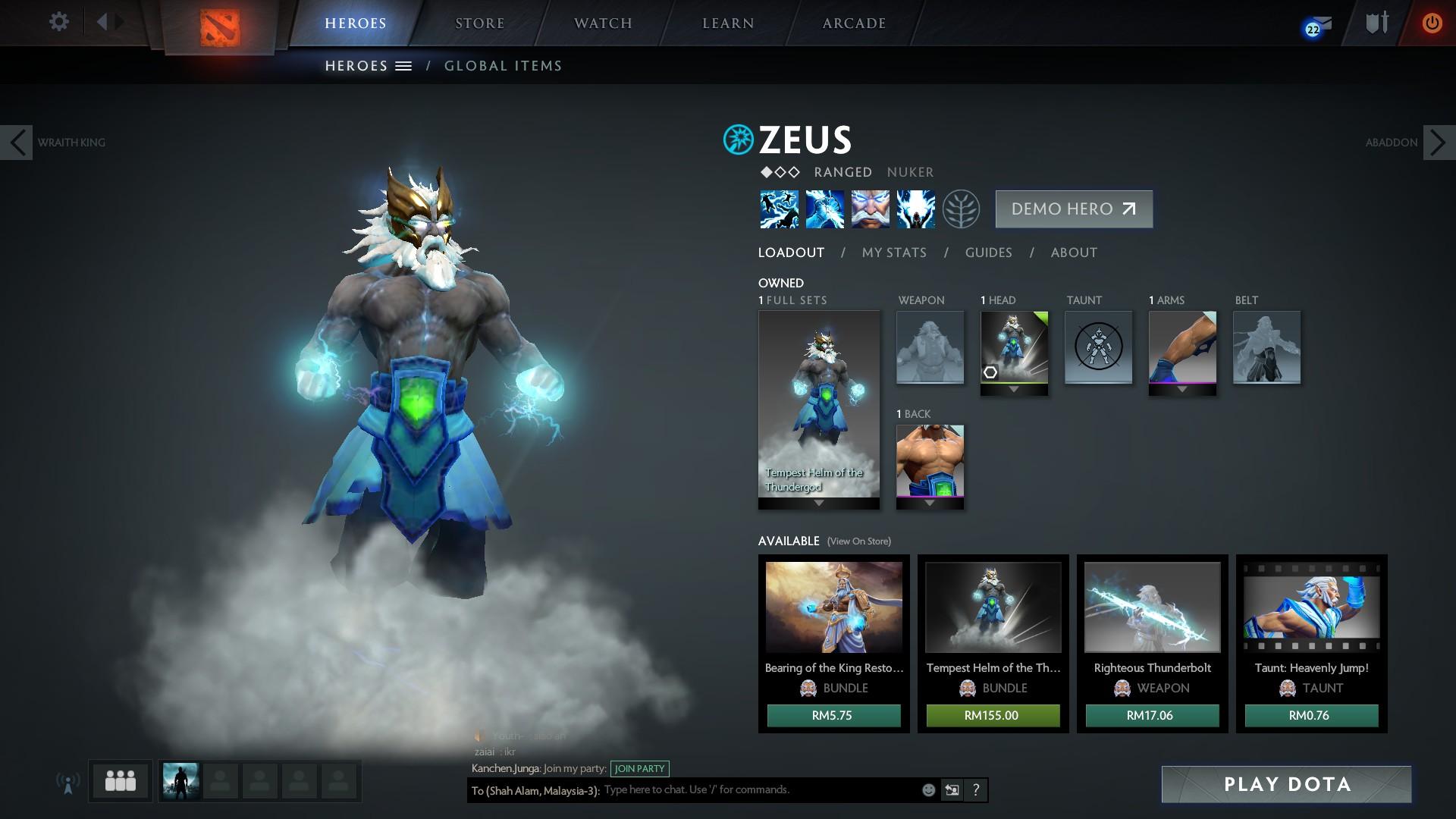Click the red power quit button
Screen dimensions: 1456x819
1432,24
